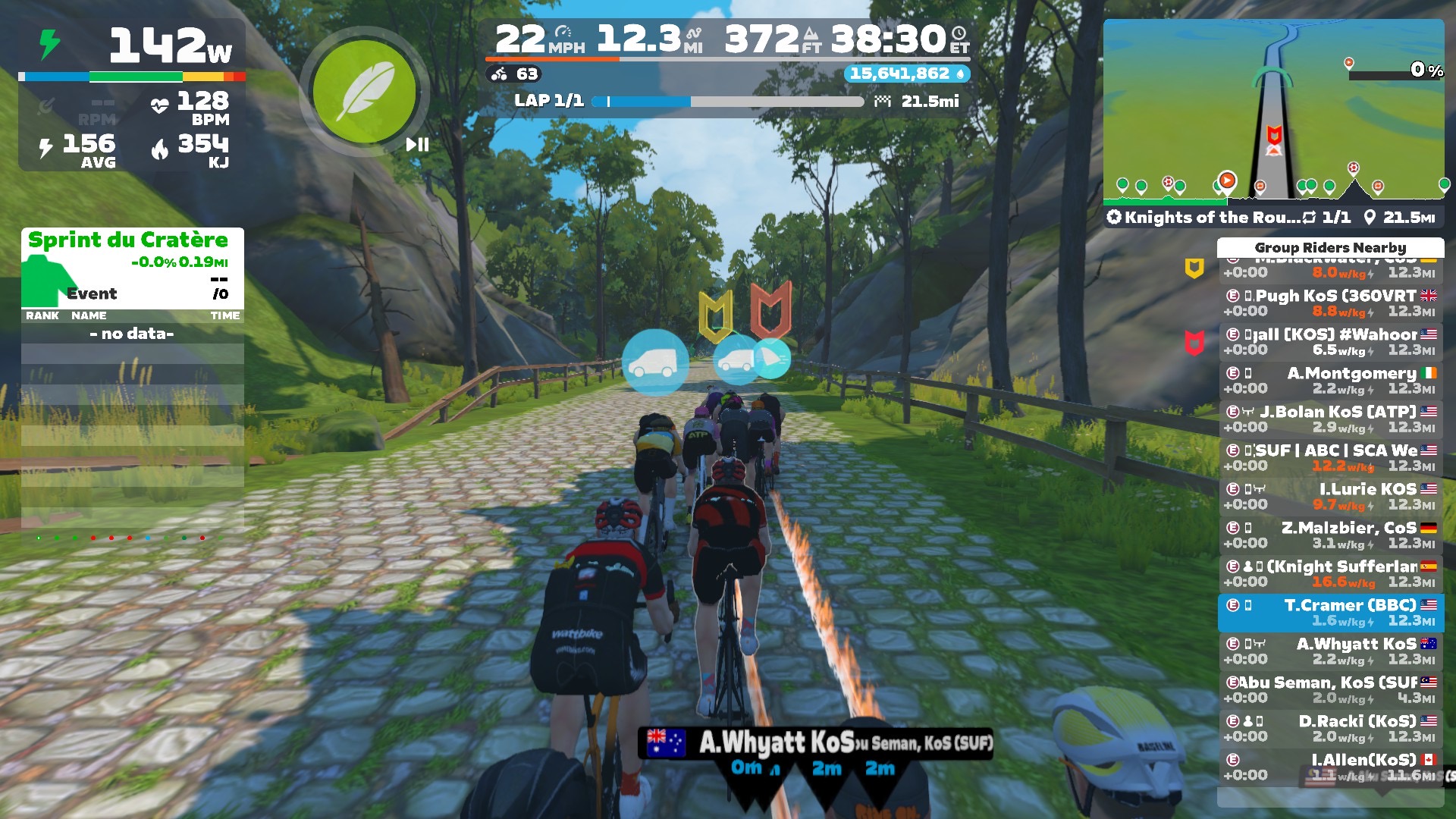Click the Group Riders Nearby header
Screen dimensions: 1456x819
[1330, 247]
